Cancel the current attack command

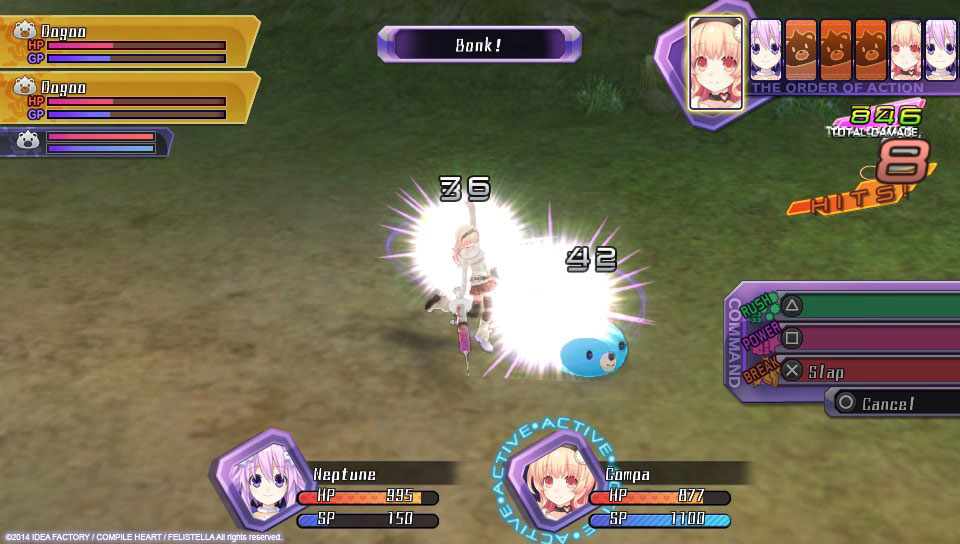(x=890, y=403)
